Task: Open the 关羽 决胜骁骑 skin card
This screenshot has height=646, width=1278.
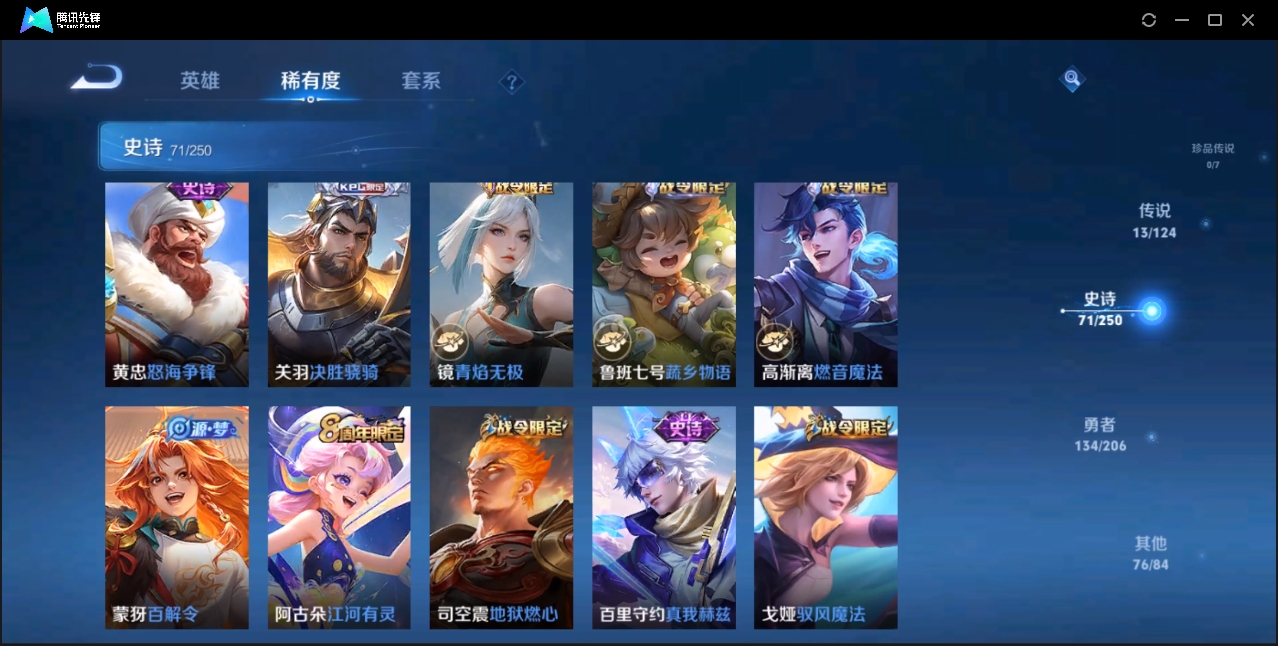Action: click(339, 284)
